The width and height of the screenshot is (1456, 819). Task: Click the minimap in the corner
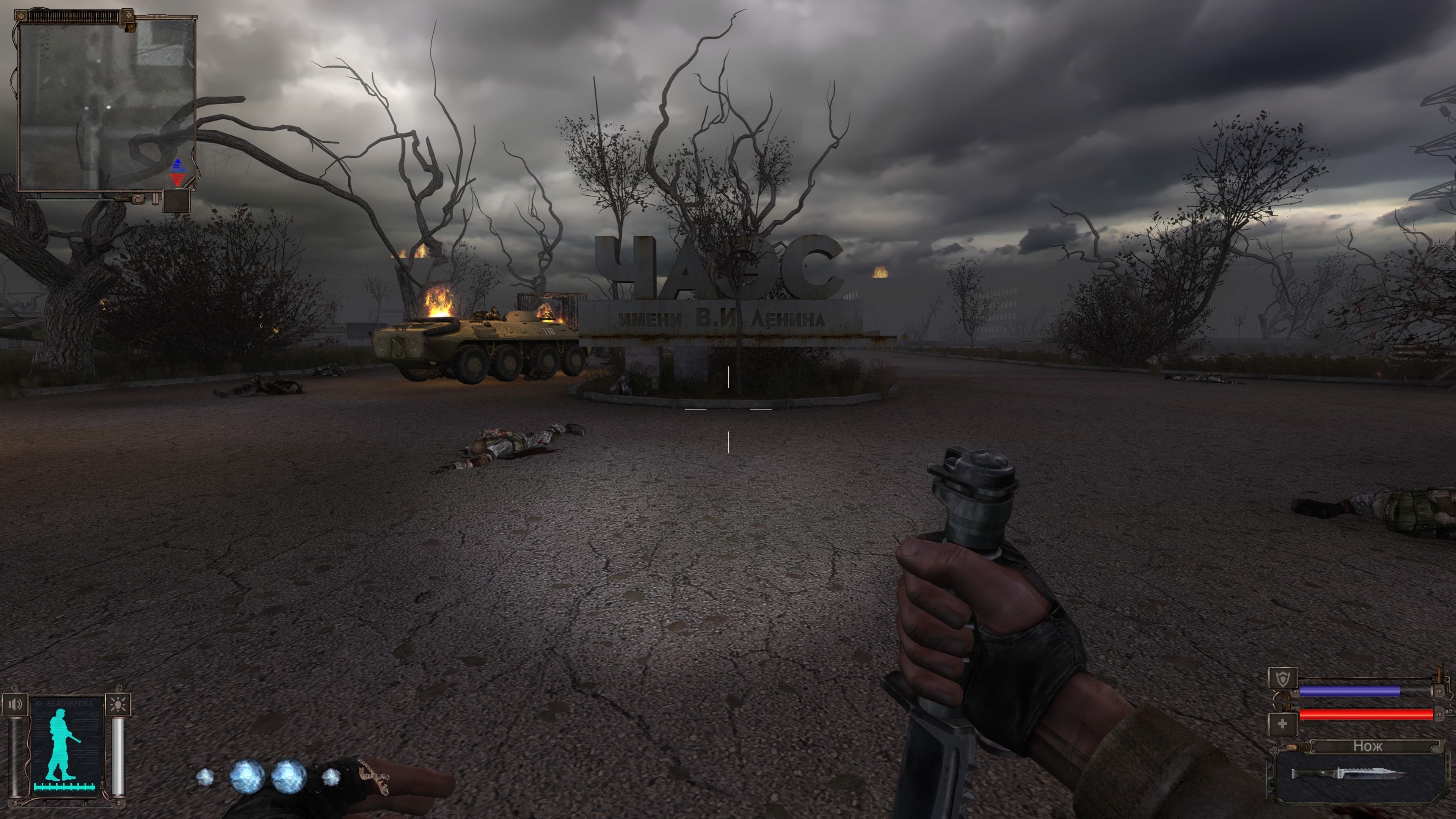(106, 105)
